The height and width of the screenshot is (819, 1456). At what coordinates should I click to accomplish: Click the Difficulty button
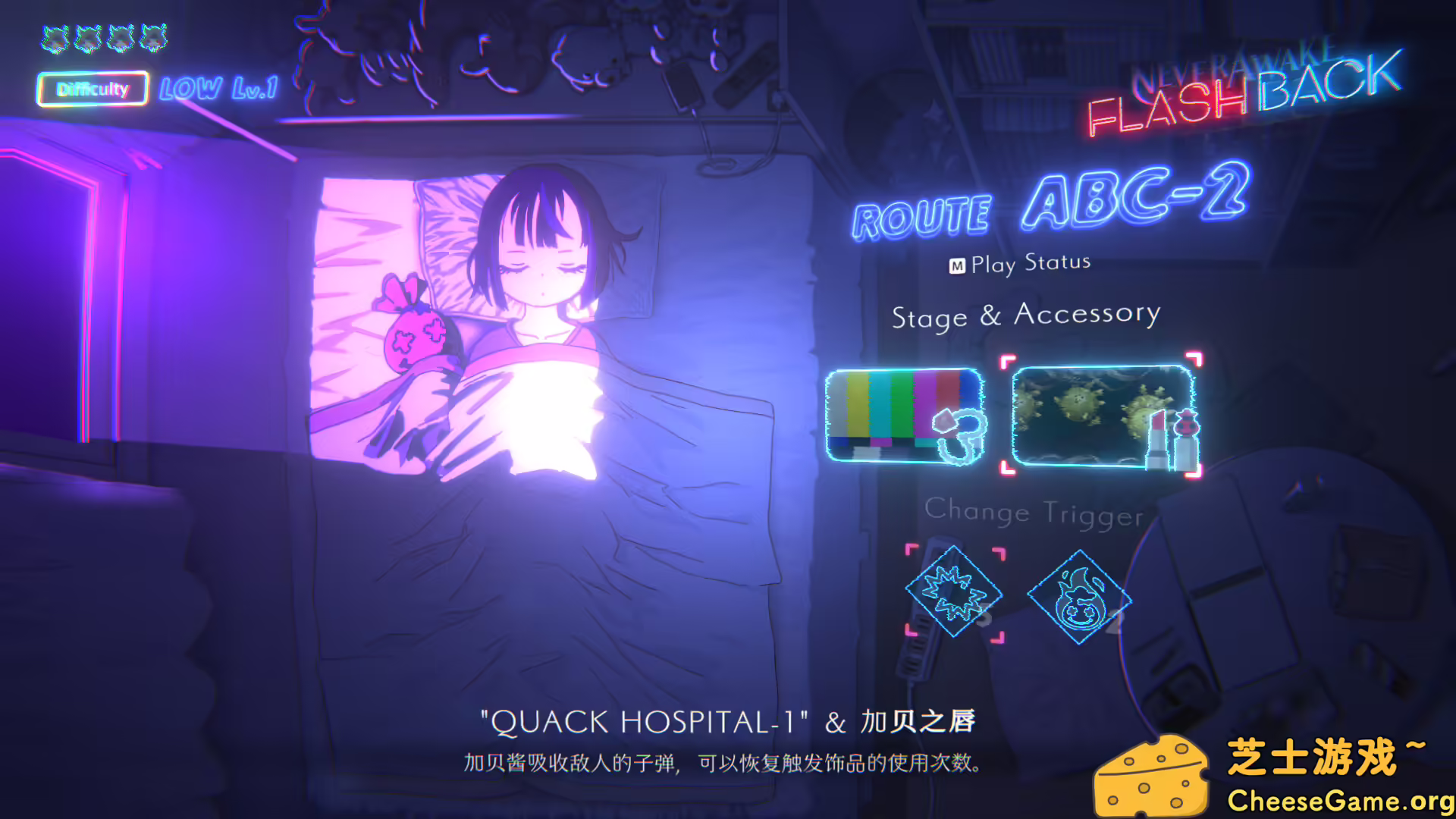point(91,89)
